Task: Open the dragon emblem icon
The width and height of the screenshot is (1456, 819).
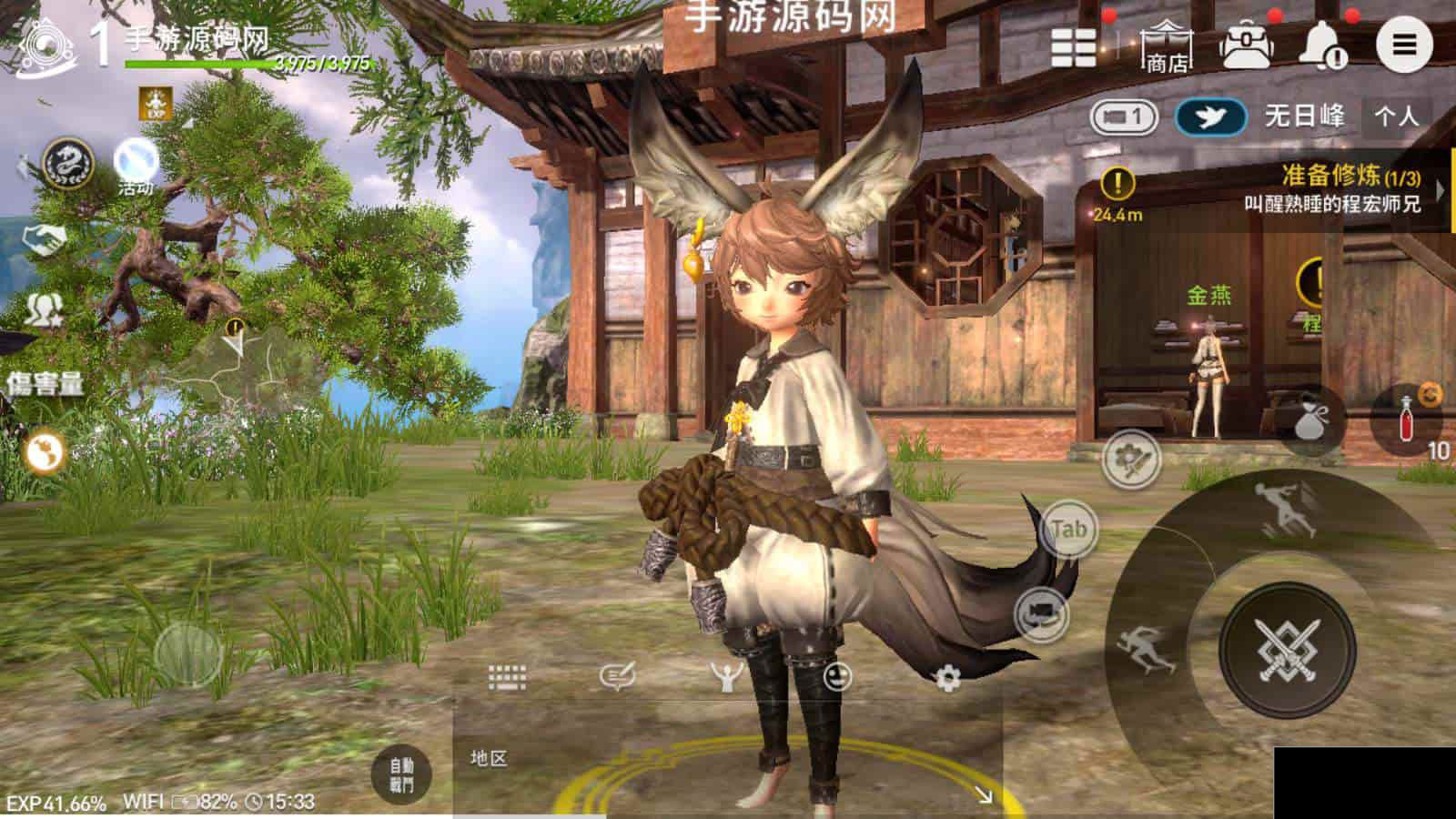Action: [x=69, y=166]
